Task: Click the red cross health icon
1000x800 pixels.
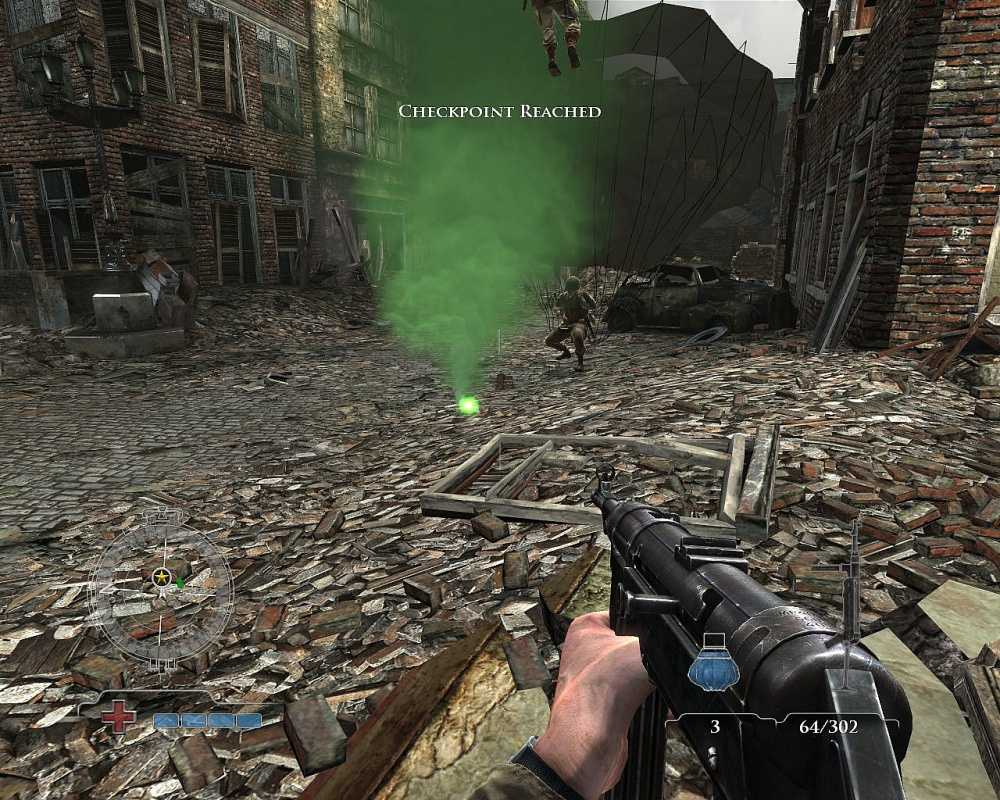Action: [x=119, y=716]
